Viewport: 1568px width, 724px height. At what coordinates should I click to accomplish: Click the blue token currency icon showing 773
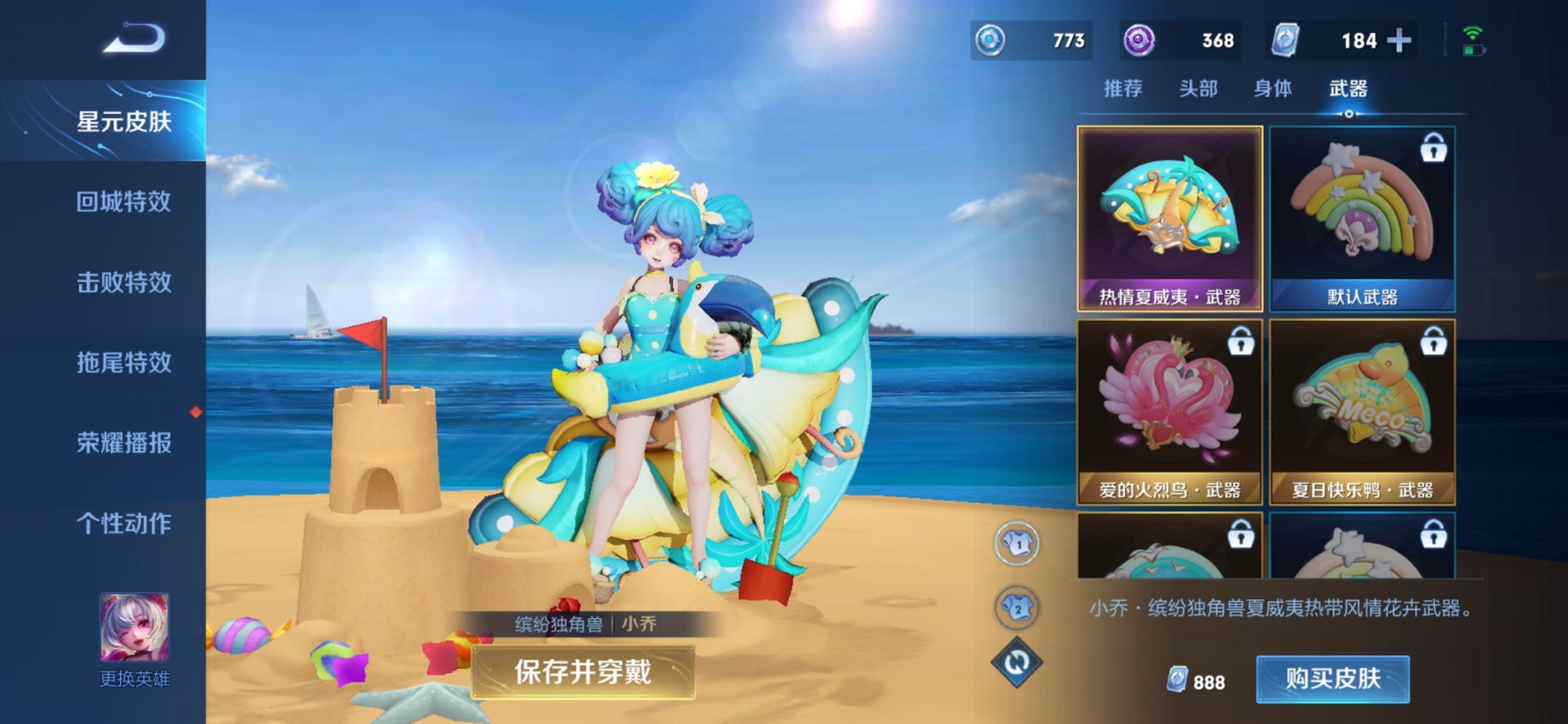pyautogui.click(x=989, y=39)
